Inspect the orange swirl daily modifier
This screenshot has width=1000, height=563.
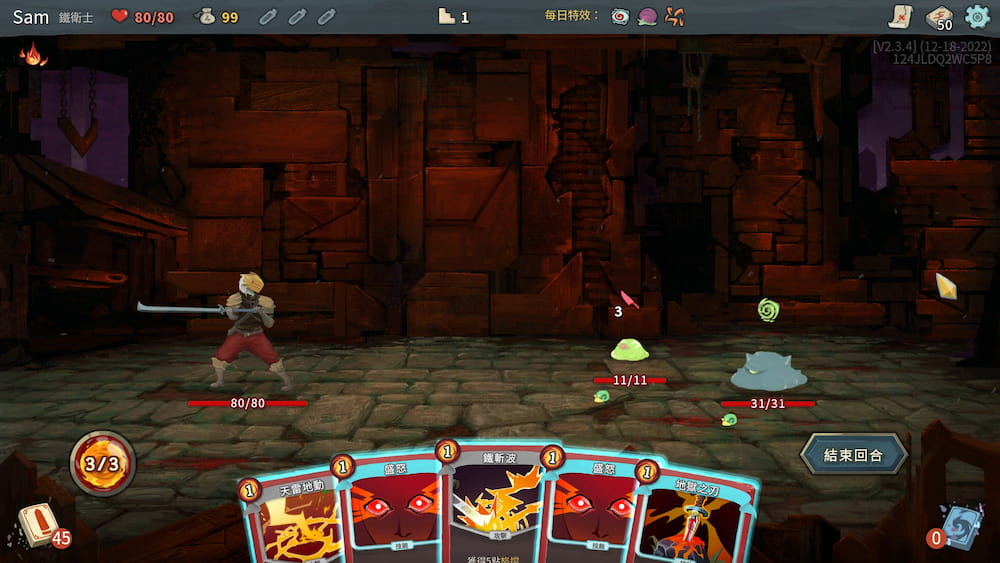click(x=675, y=16)
